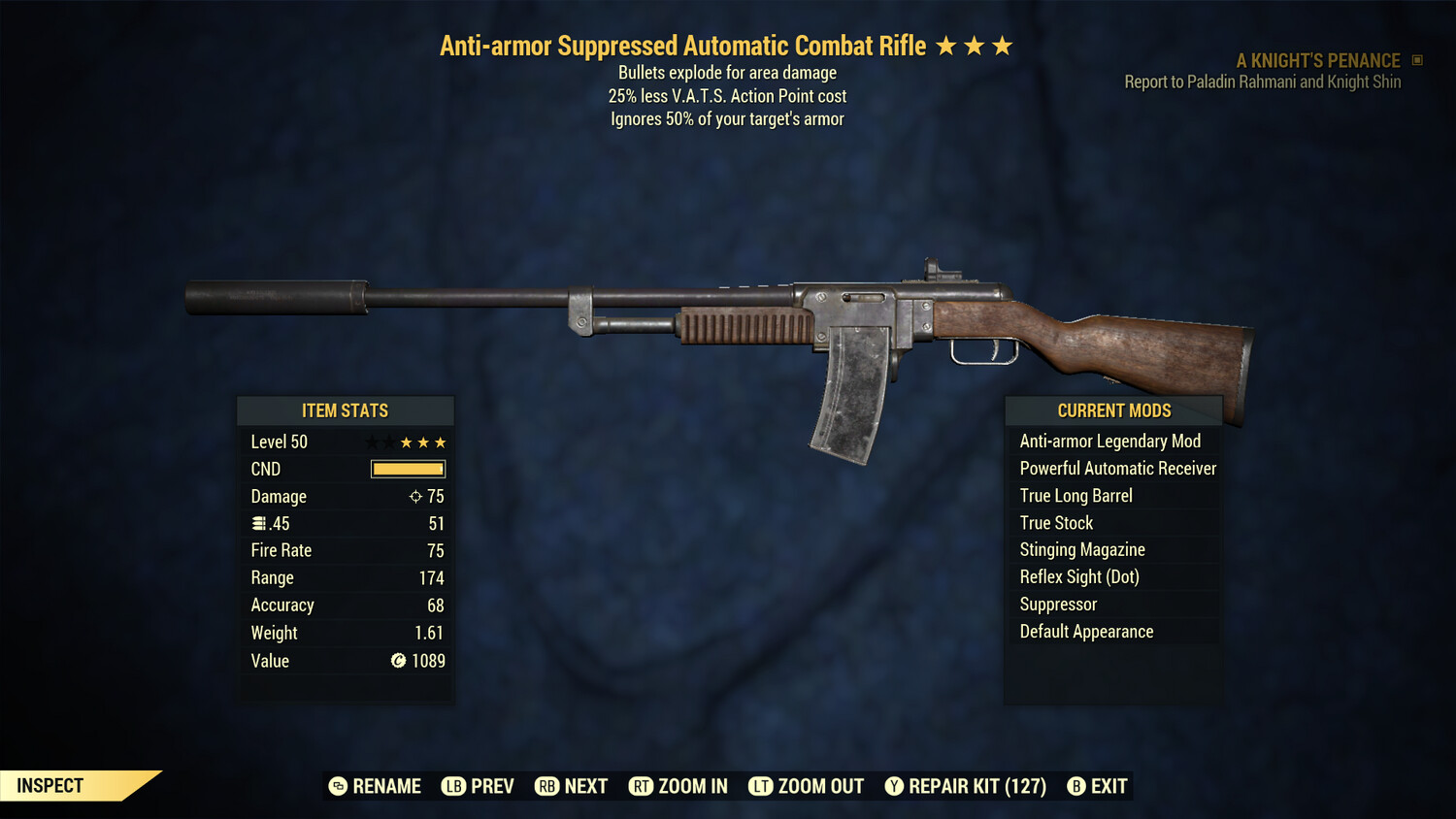Screen dimensions: 1456x819
Task: Open the INSPECT tab label
Action: (x=49, y=785)
